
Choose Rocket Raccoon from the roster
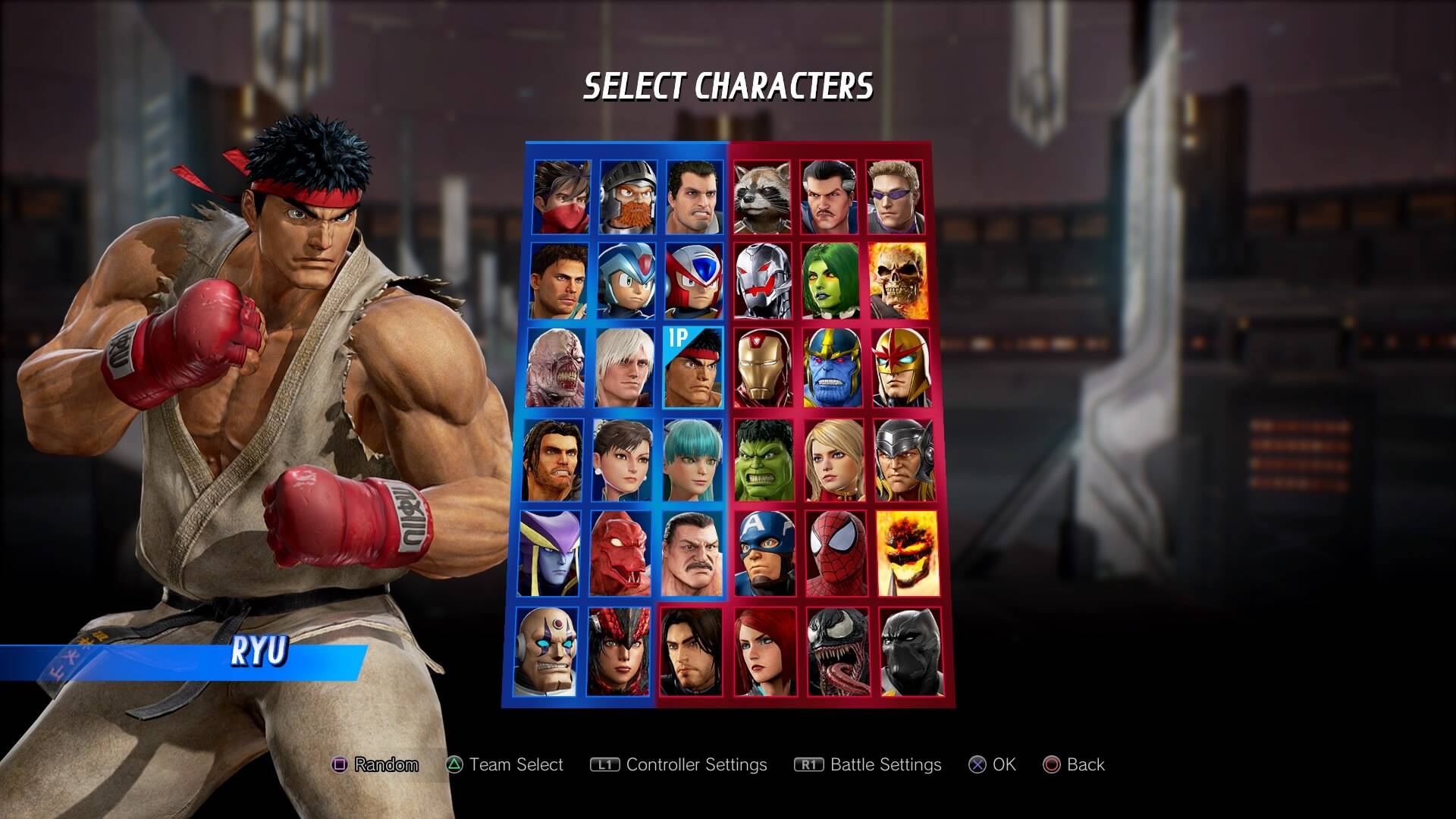tap(761, 196)
